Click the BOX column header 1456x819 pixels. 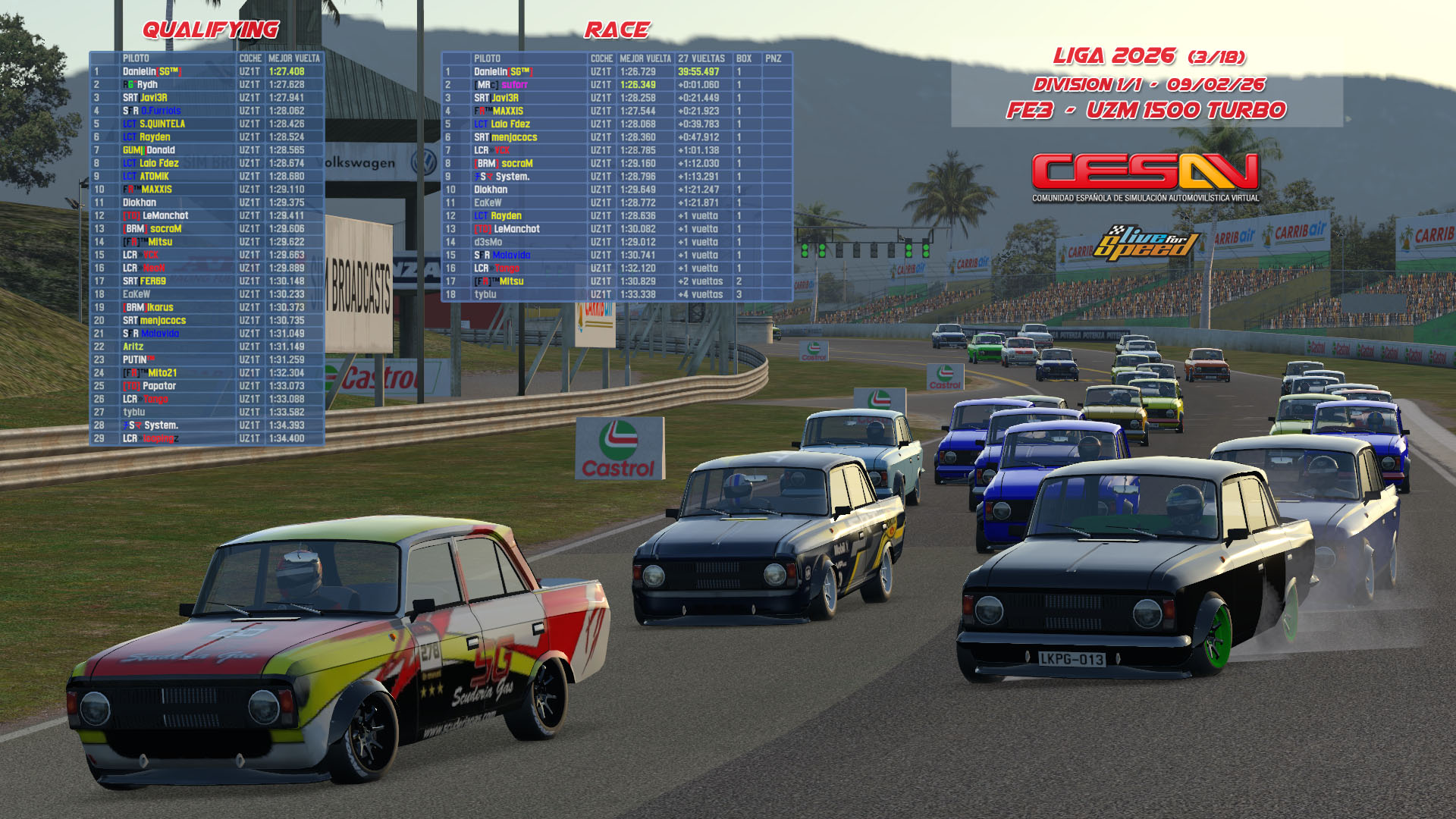pyautogui.click(x=744, y=58)
